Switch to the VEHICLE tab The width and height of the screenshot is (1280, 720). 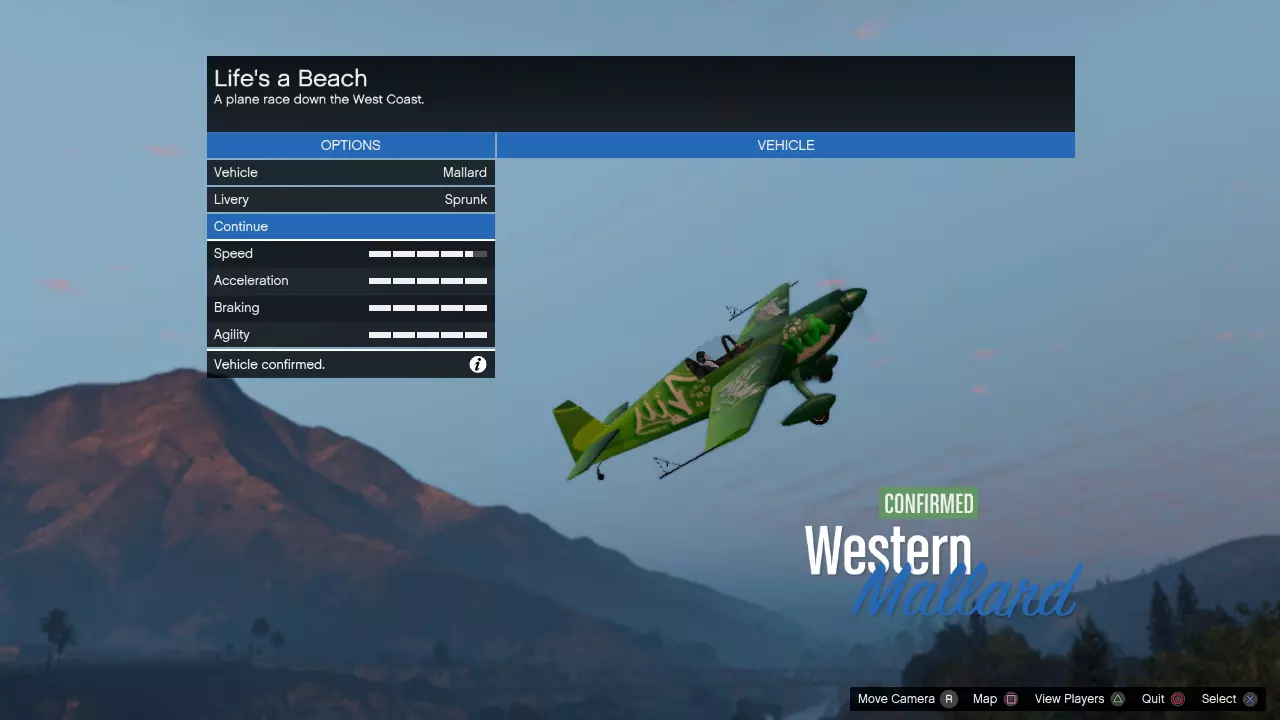785,145
